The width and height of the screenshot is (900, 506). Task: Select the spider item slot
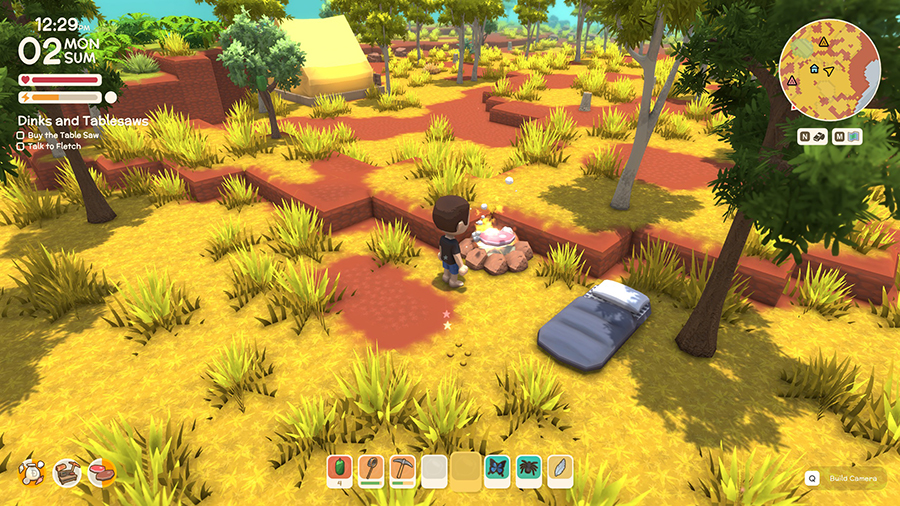(x=527, y=469)
